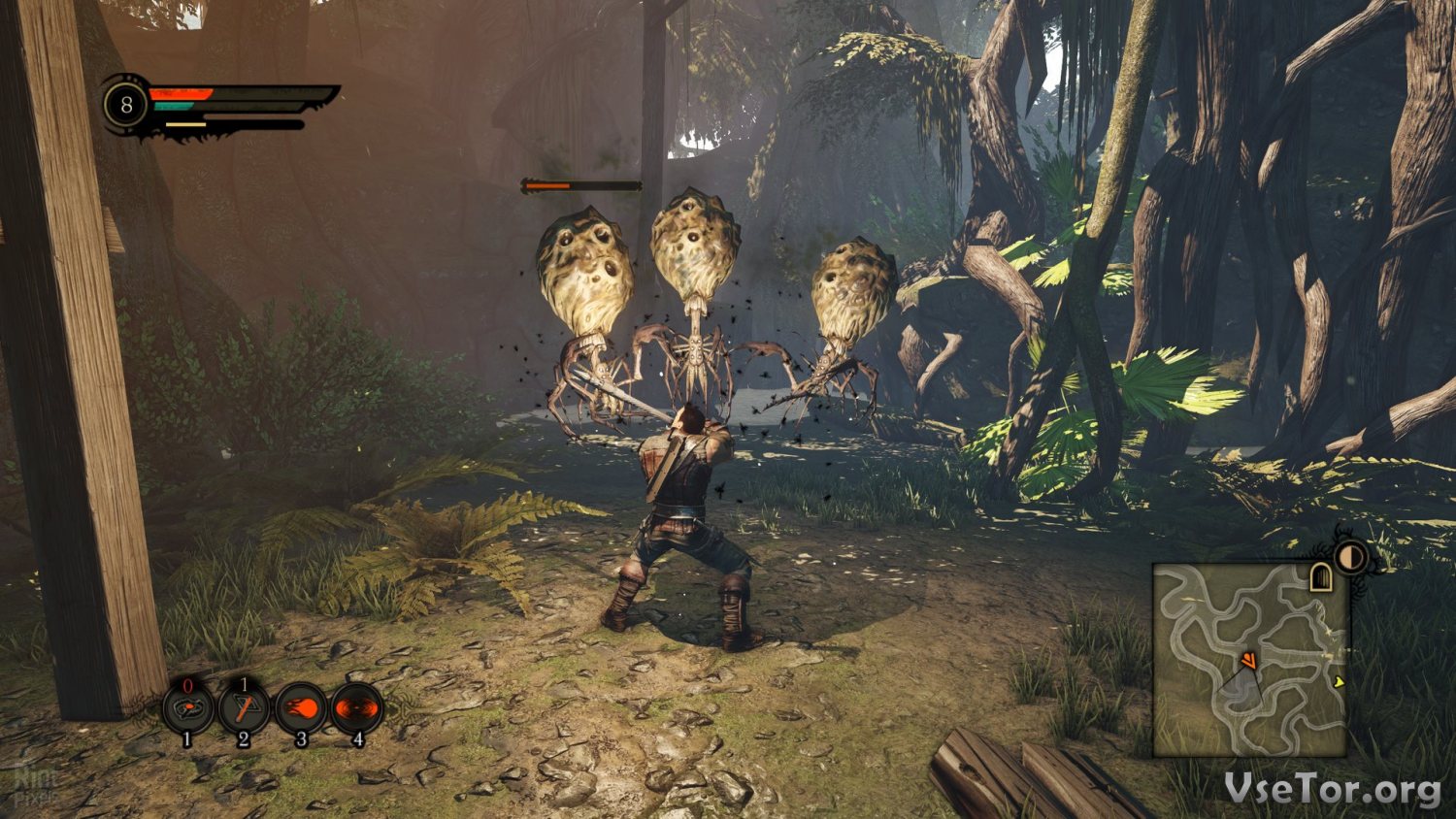Click the doorway marker on the minimap
This screenshot has width=1456, height=819.
coord(1321,577)
